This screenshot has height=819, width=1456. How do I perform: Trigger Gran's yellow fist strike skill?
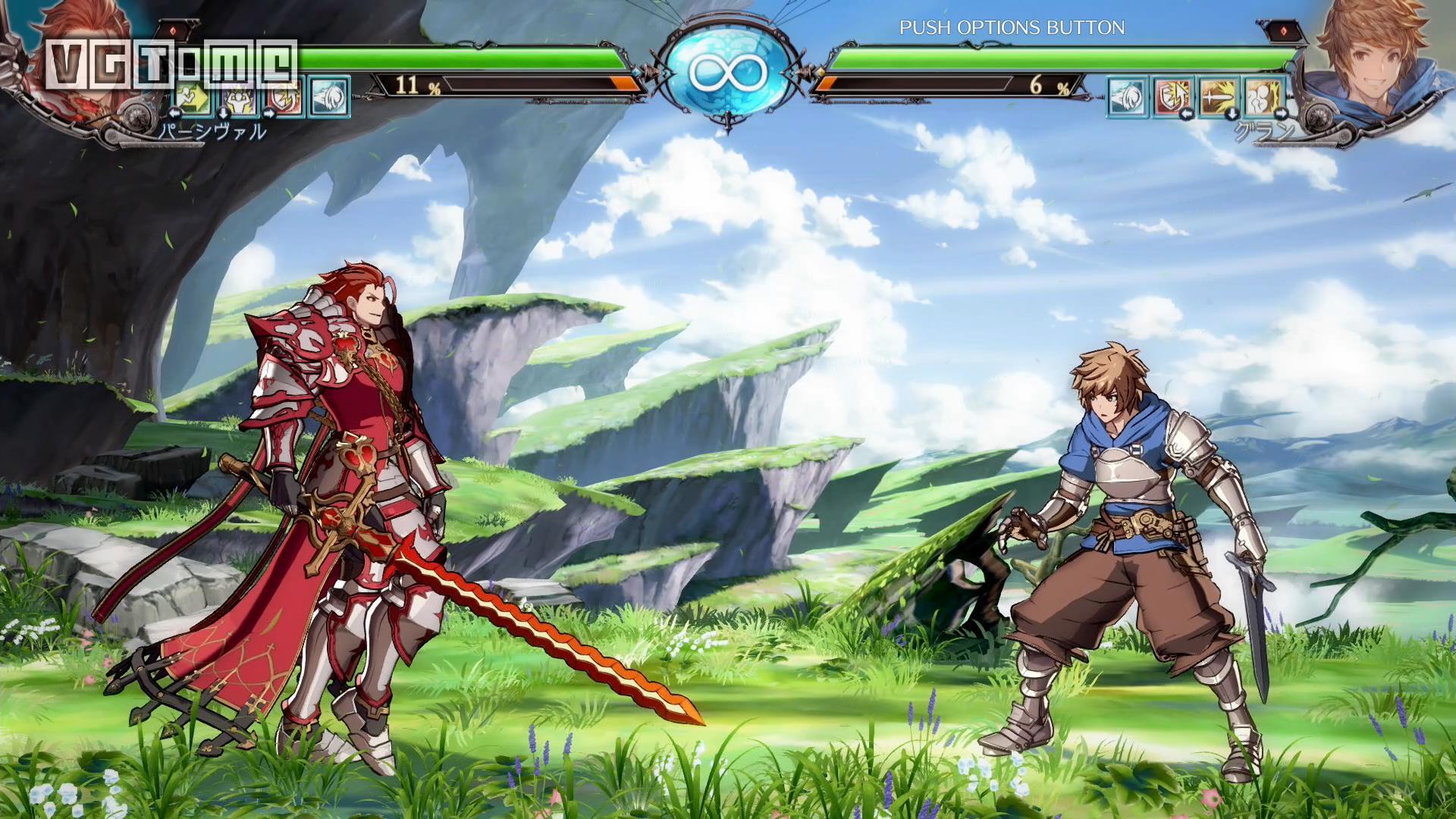tap(1263, 97)
